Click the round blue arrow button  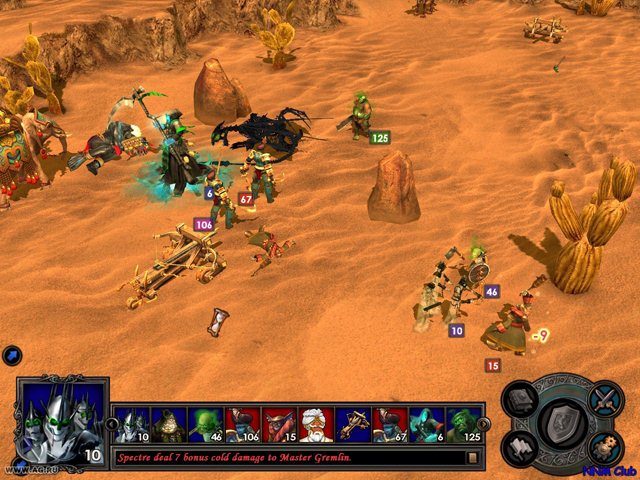tap(12, 354)
